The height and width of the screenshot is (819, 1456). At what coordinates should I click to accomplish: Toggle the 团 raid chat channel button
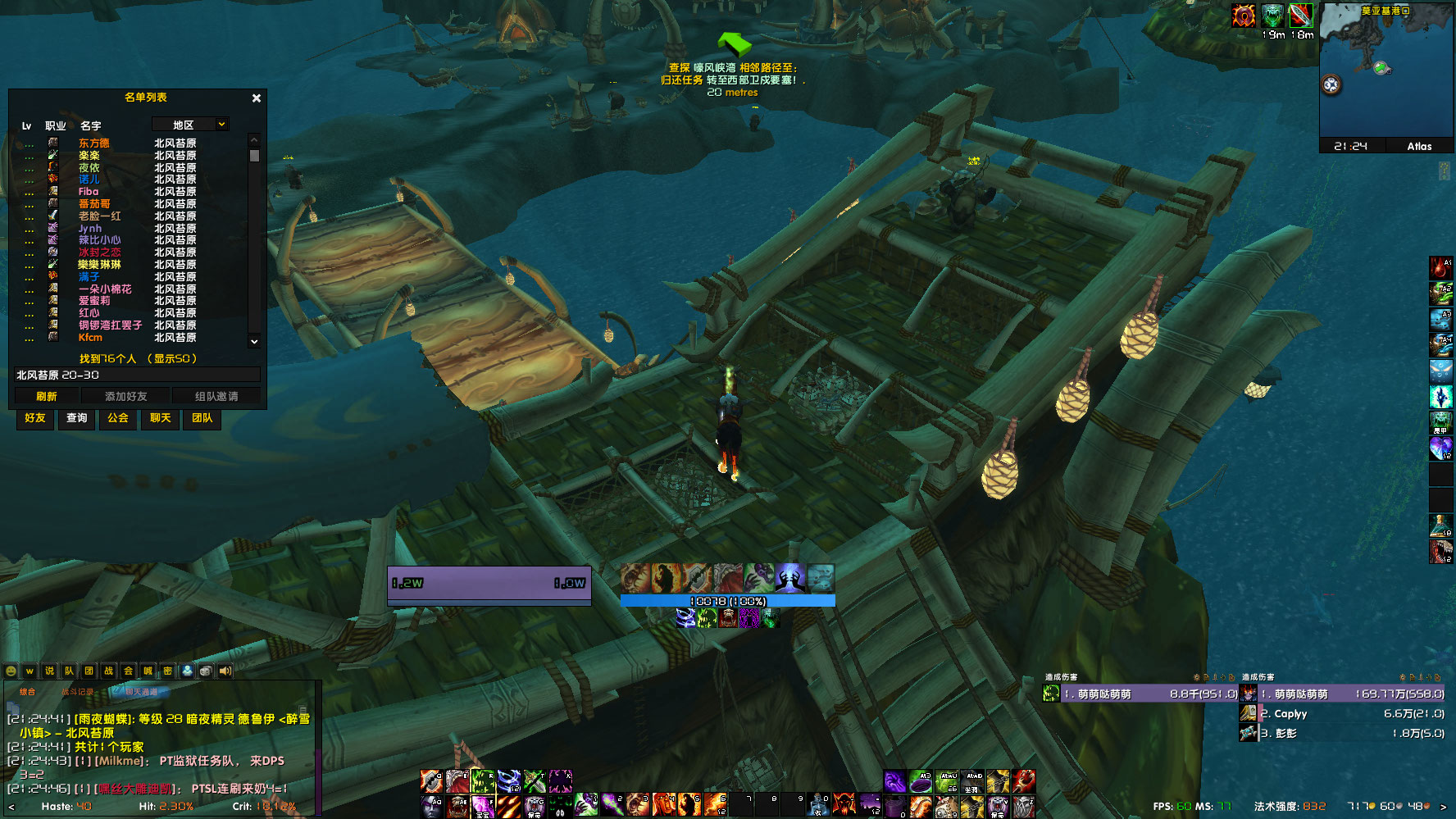coord(89,671)
